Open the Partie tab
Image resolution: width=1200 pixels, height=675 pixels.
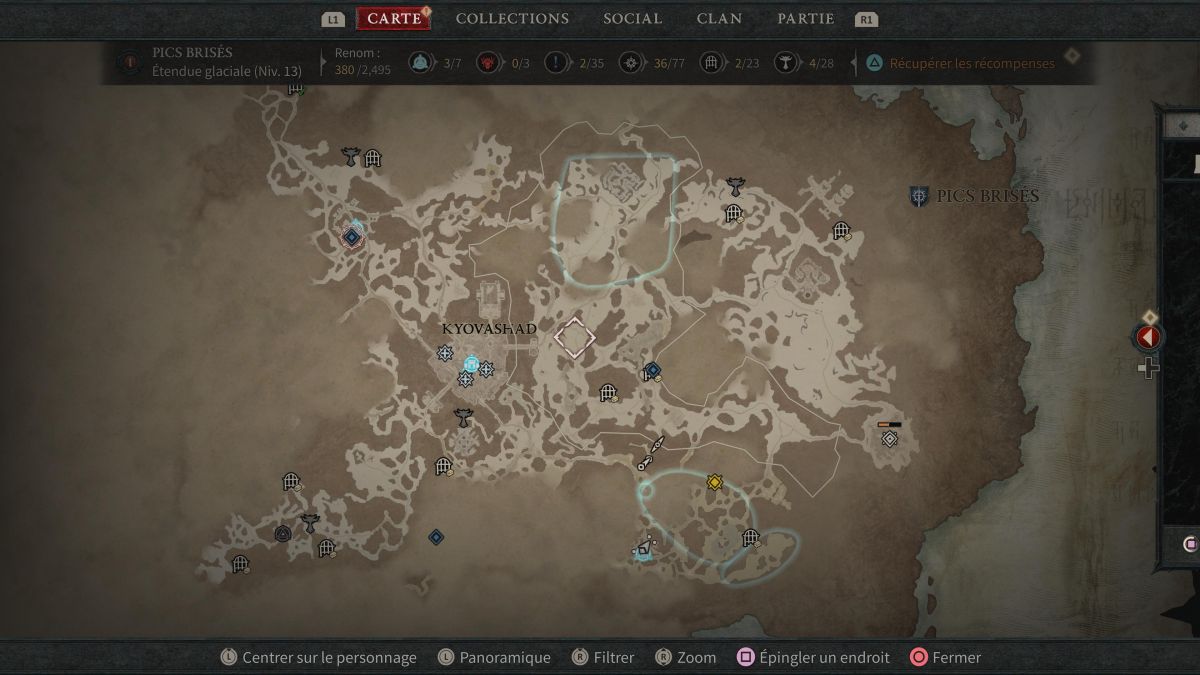point(807,18)
